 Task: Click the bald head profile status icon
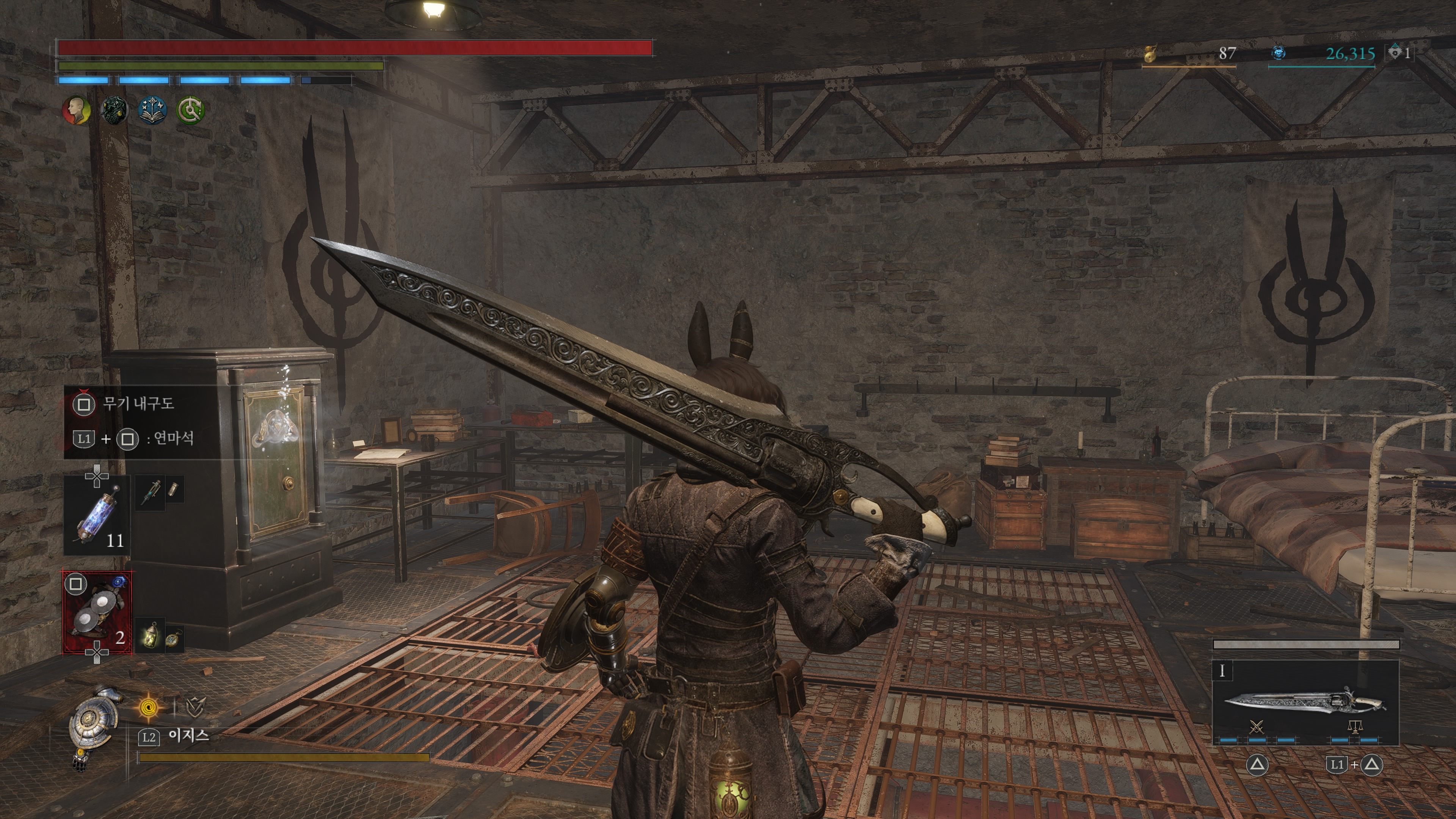click(x=76, y=110)
